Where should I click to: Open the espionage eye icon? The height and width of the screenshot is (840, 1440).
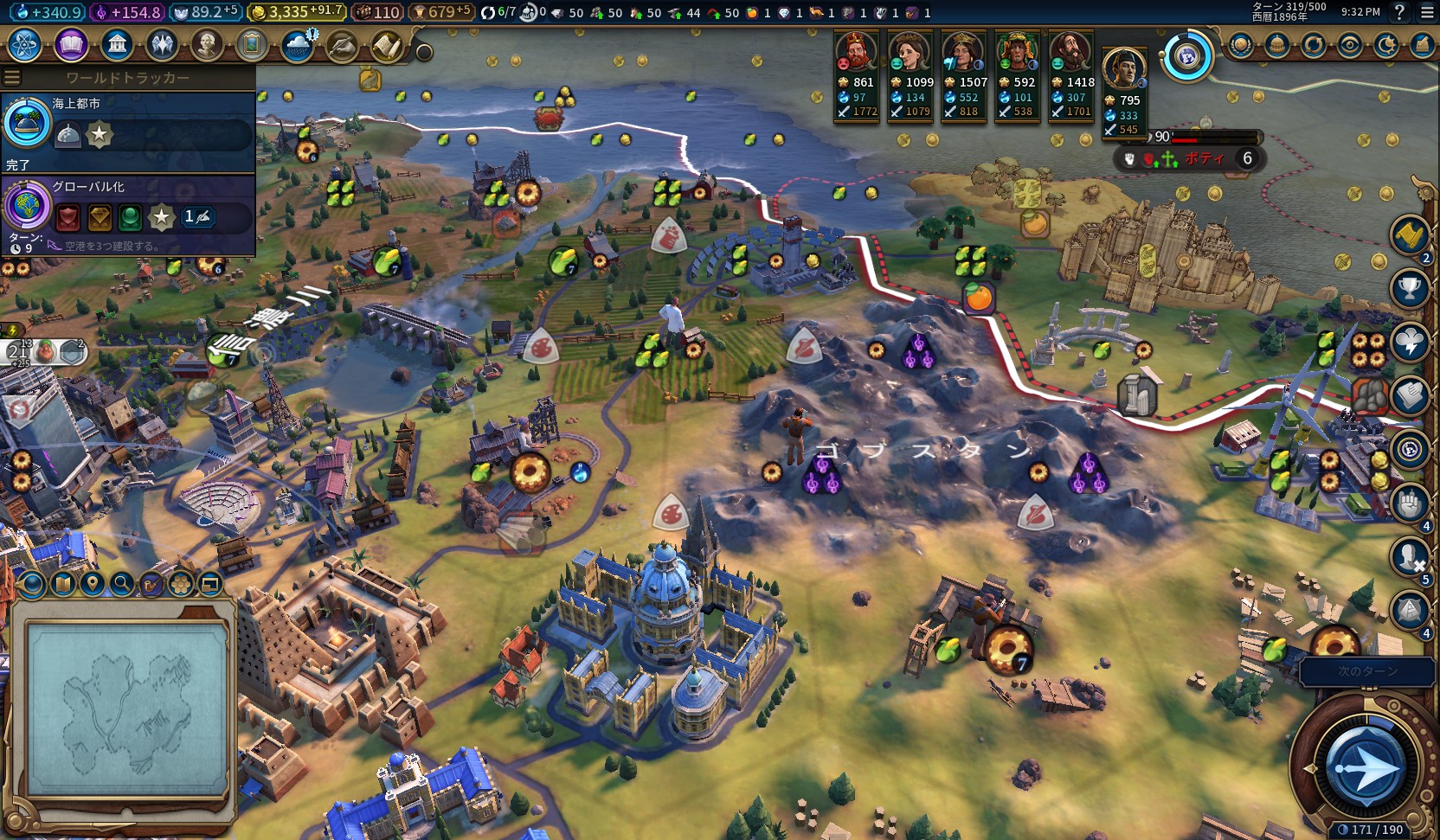click(x=1349, y=45)
